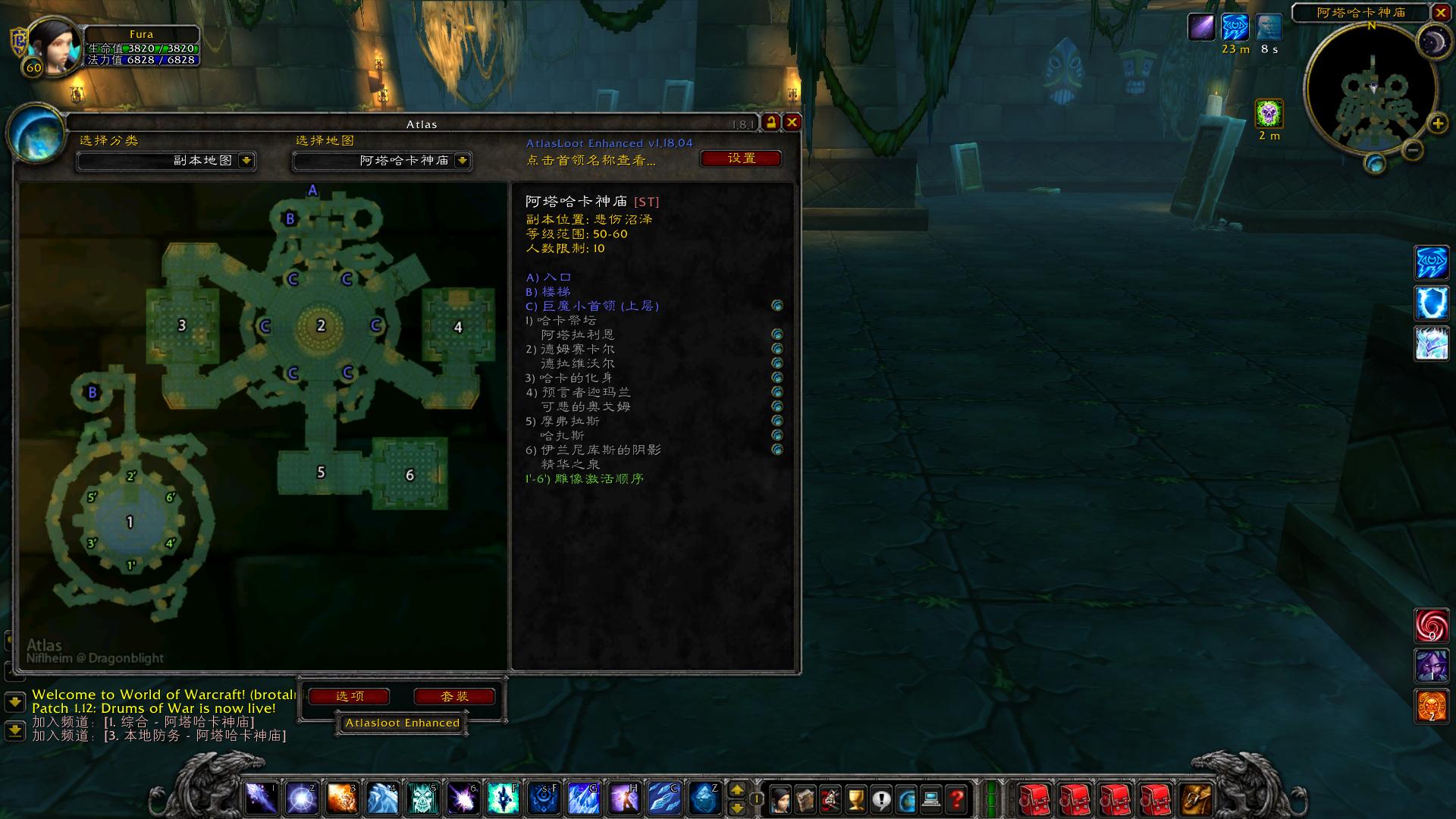1456x819 pixels.
Task: Close the minimap with its X button
Action: tap(1440, 12)
